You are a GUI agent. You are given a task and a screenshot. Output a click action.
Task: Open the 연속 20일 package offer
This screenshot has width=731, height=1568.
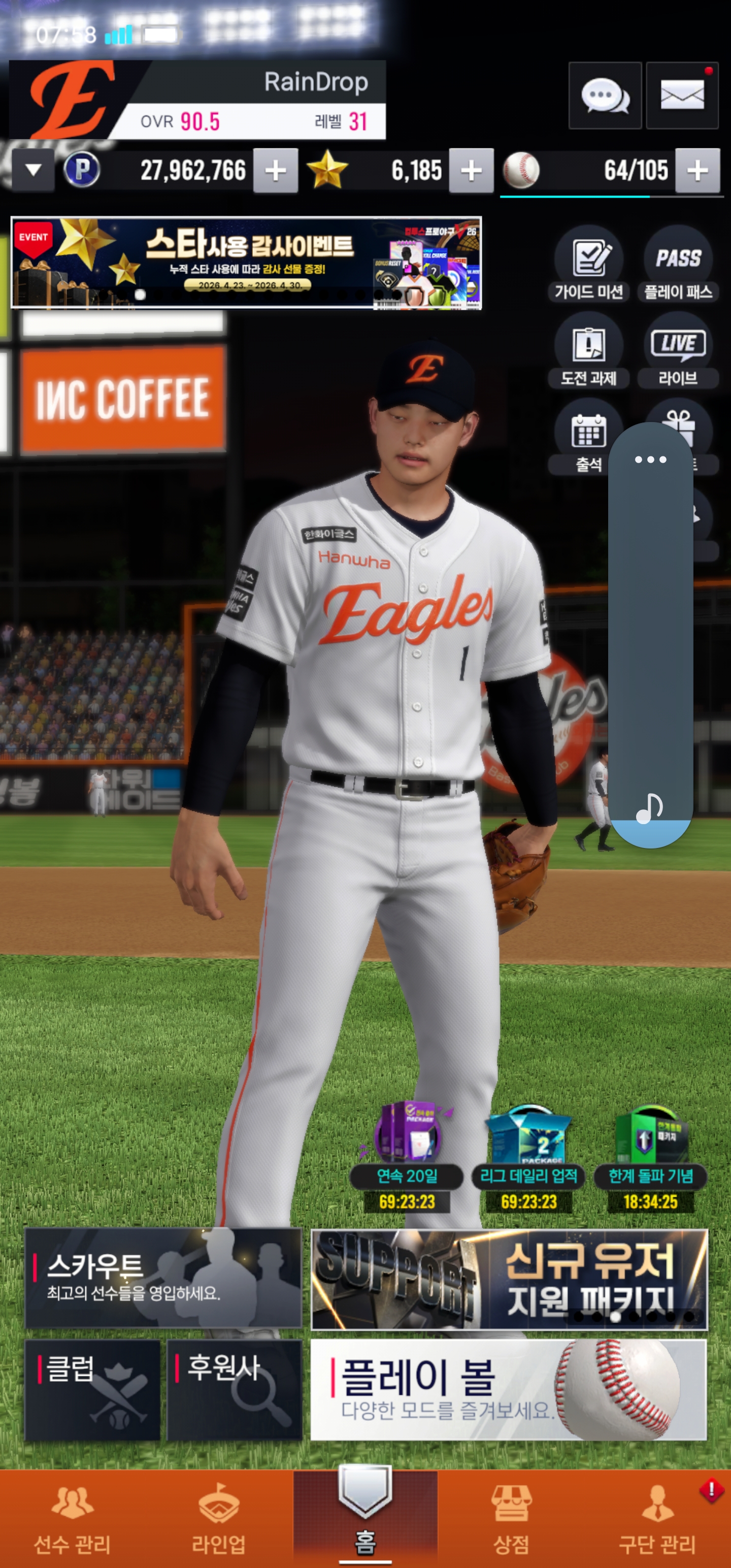[407, 1157]
